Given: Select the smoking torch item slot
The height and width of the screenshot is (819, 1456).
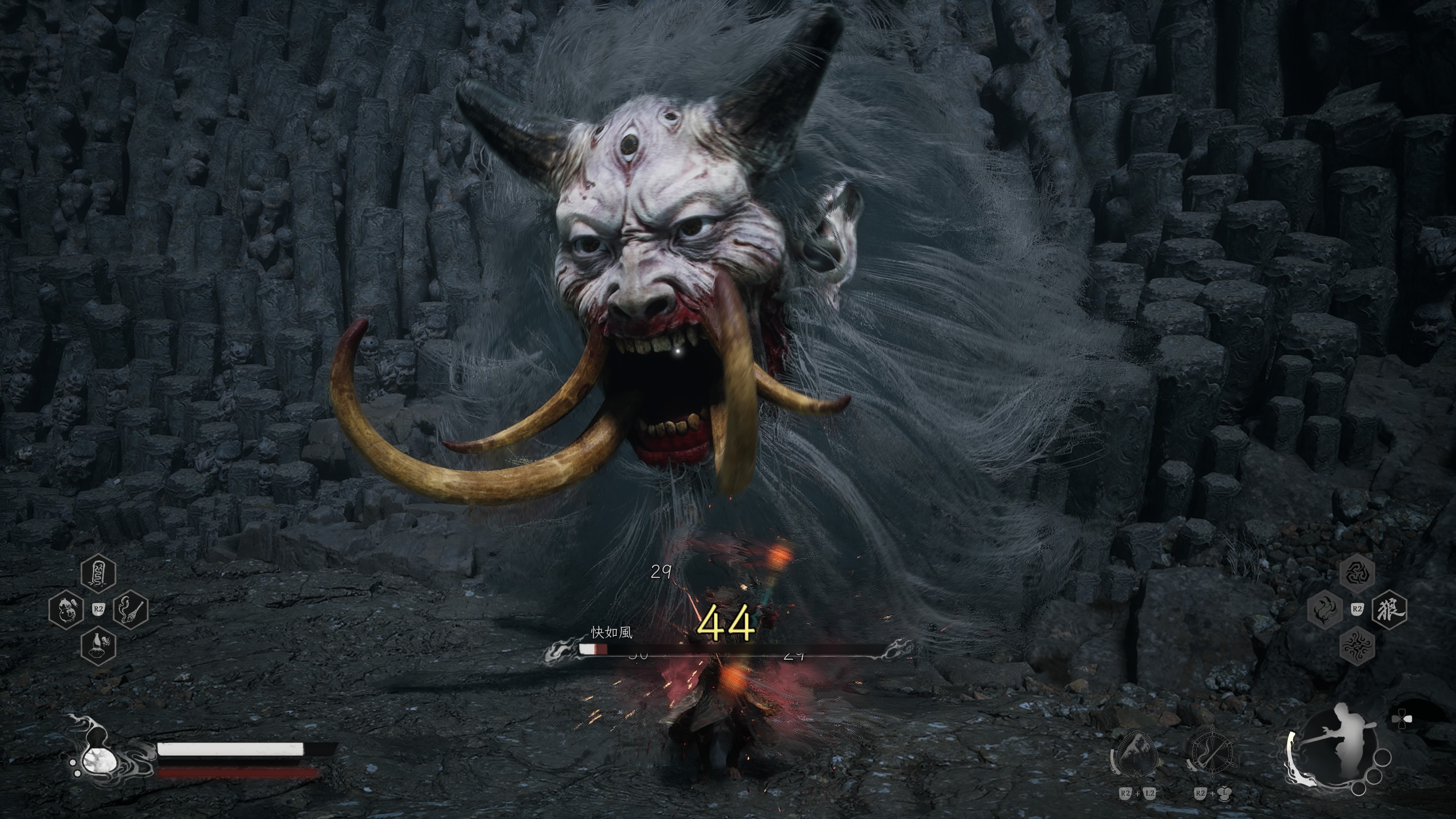Looking at the screenshot, I should (131, 610).
